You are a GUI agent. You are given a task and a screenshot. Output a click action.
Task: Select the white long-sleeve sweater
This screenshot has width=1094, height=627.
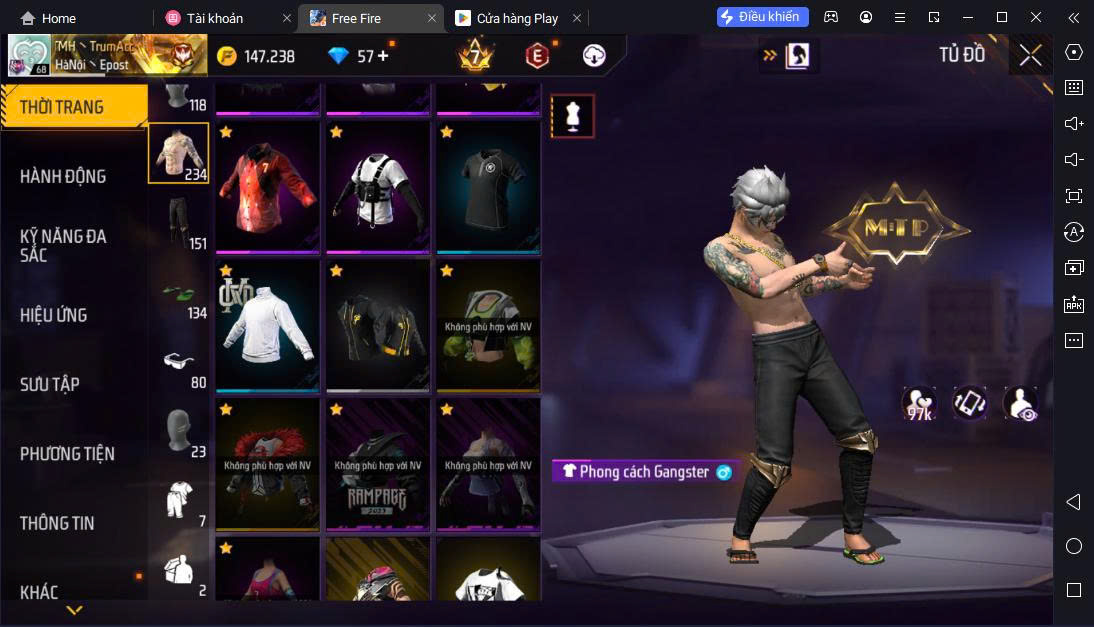click(267, 327)
